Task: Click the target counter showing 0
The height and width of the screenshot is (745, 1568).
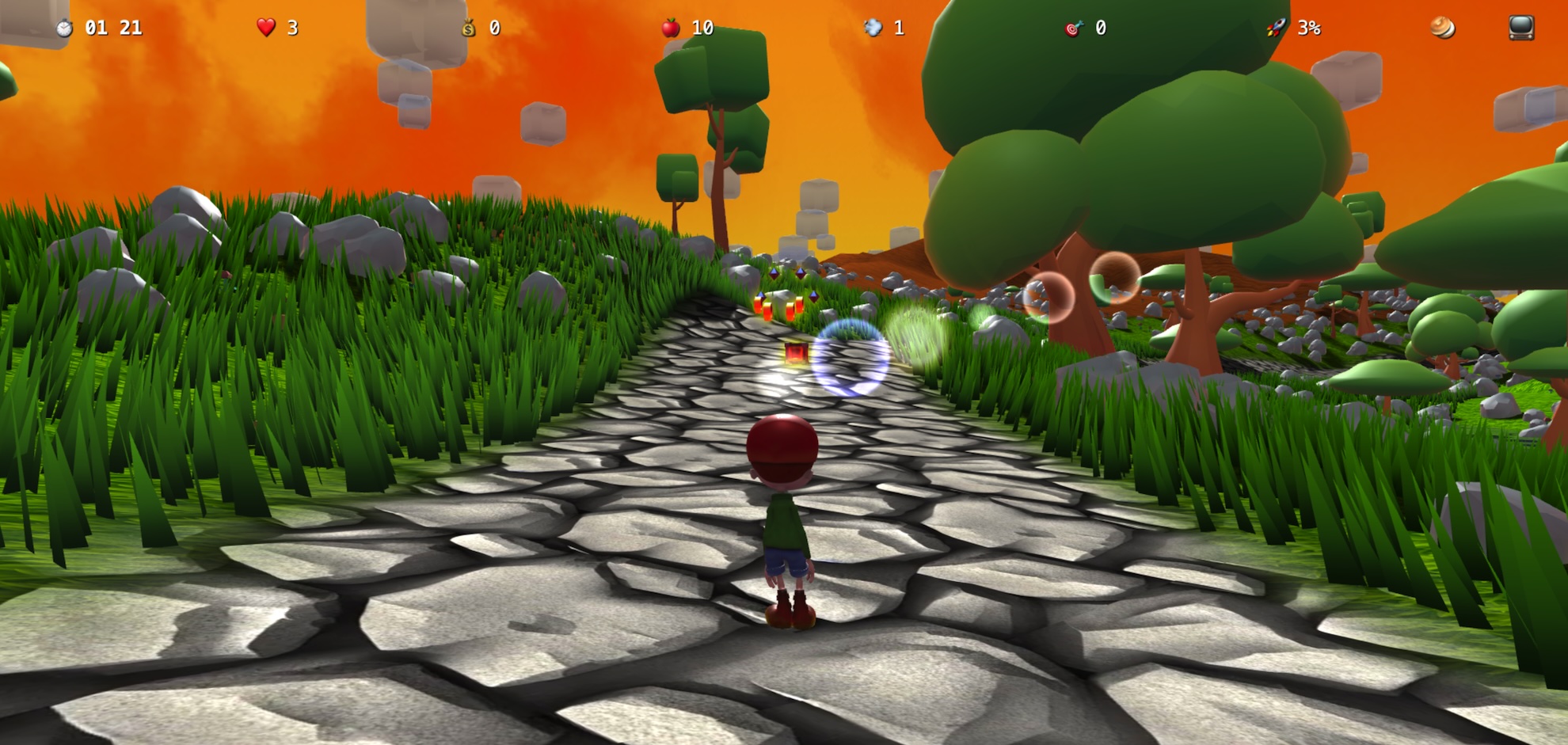Action: pyautogui.click(x=1100, y=29)
